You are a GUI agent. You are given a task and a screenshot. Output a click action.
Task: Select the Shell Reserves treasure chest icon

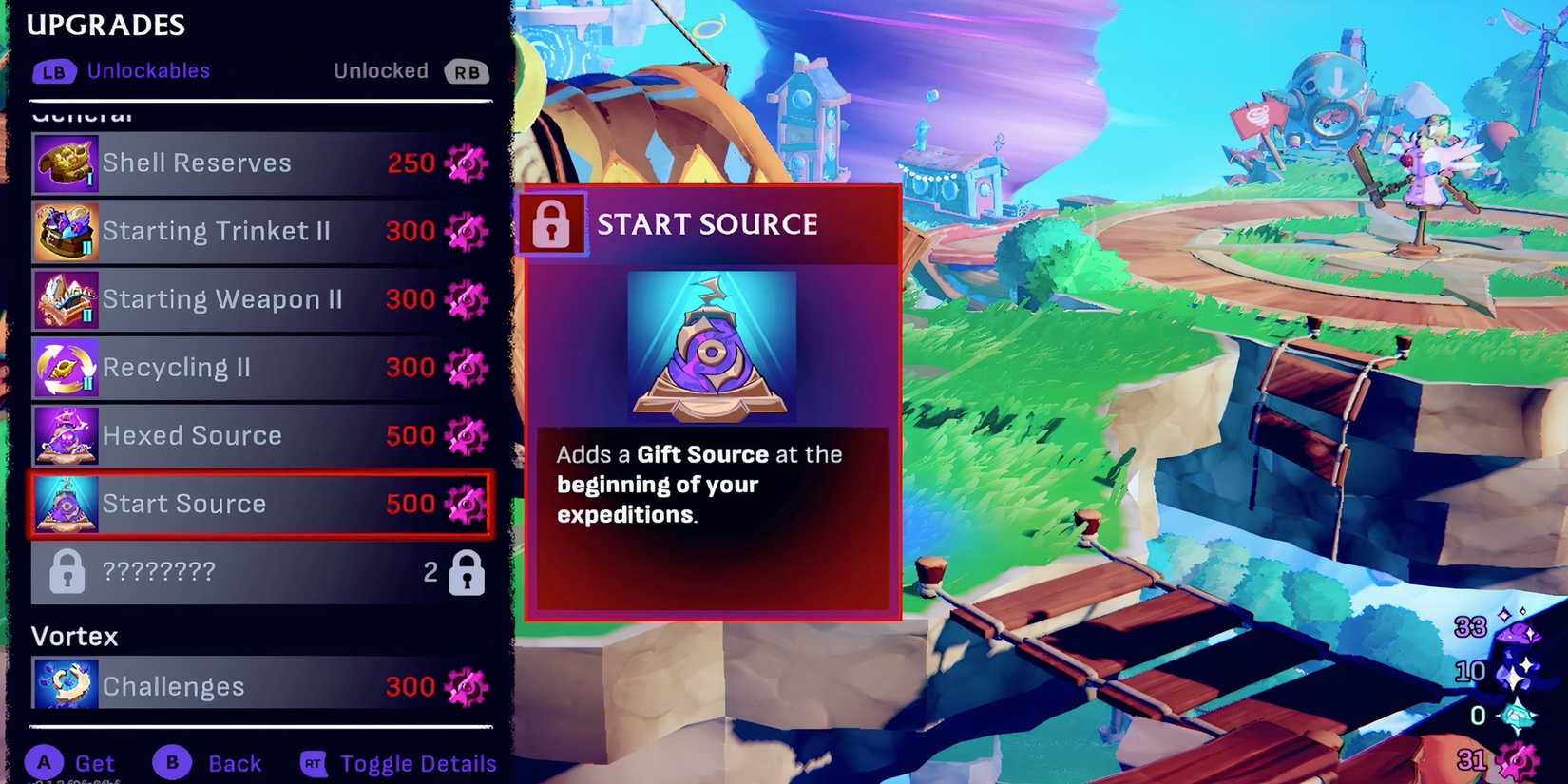pos(65,162)
